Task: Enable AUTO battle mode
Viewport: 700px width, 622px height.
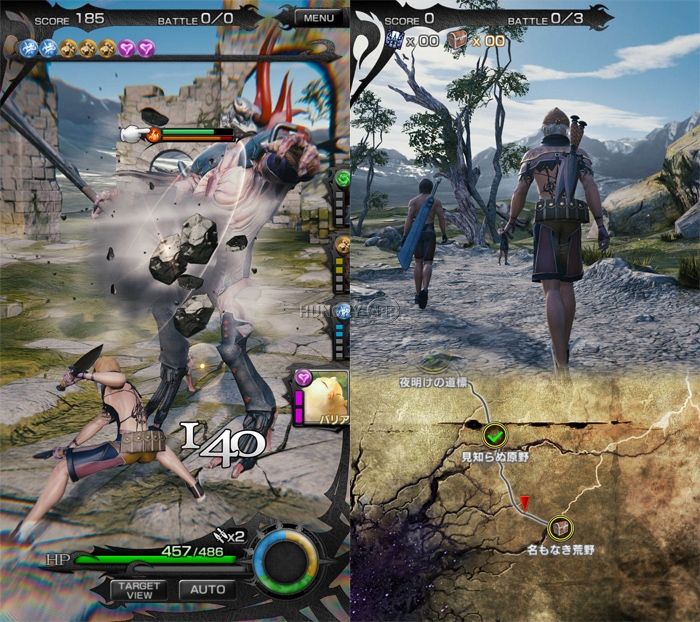Action: (207, 589)
